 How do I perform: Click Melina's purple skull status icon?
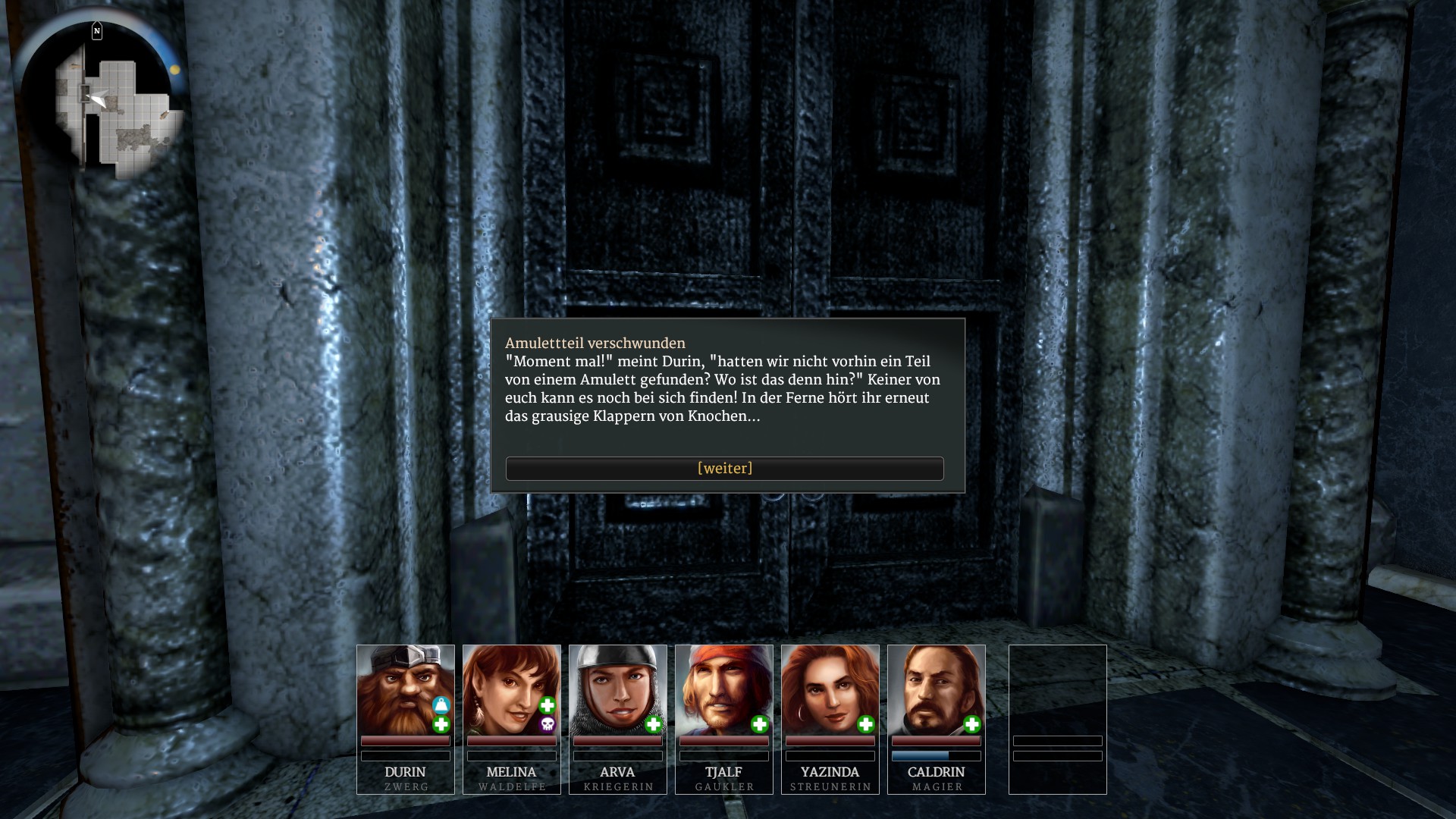[548, 725]
